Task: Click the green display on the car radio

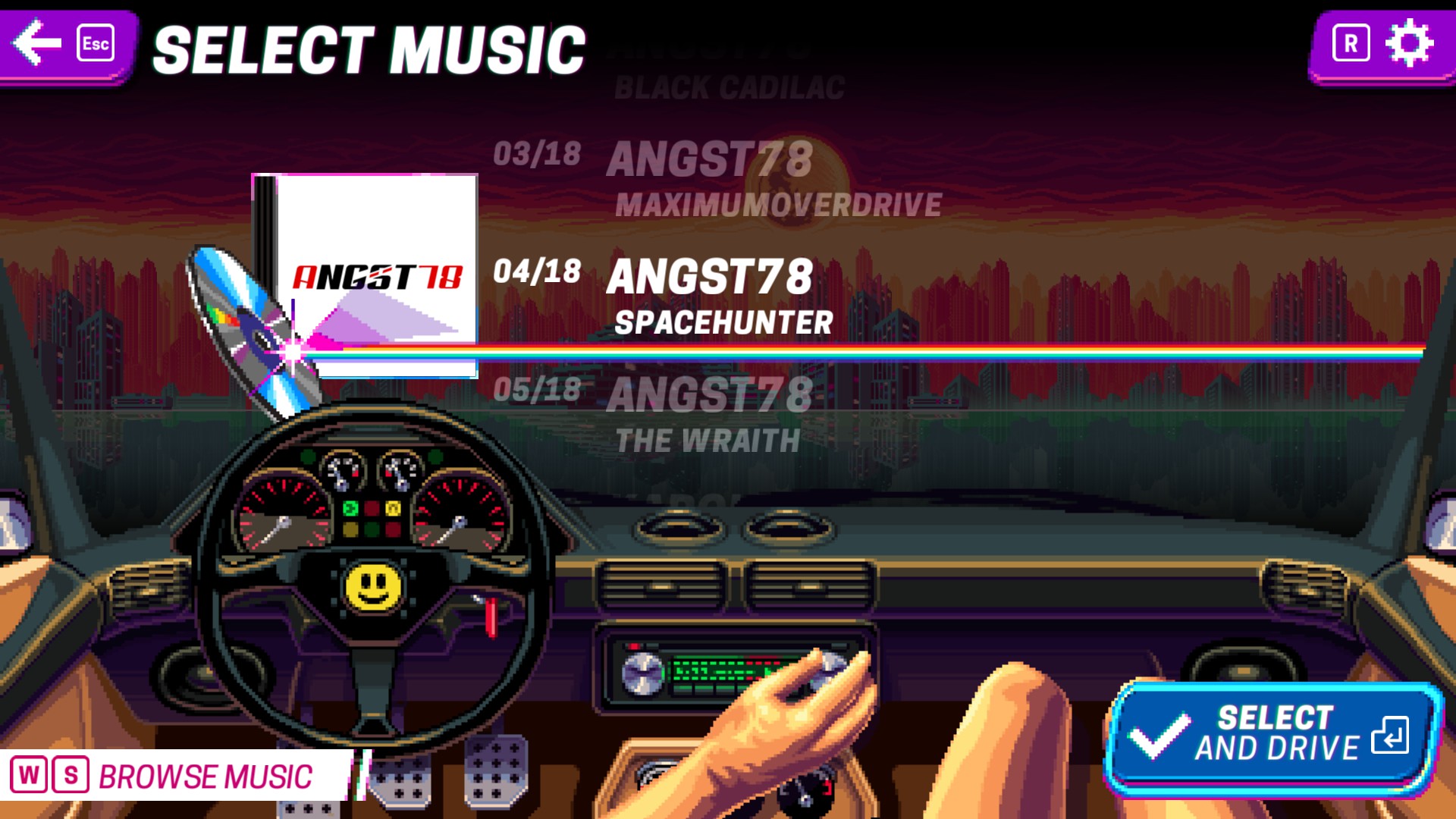Action: [x=724, y=671]
